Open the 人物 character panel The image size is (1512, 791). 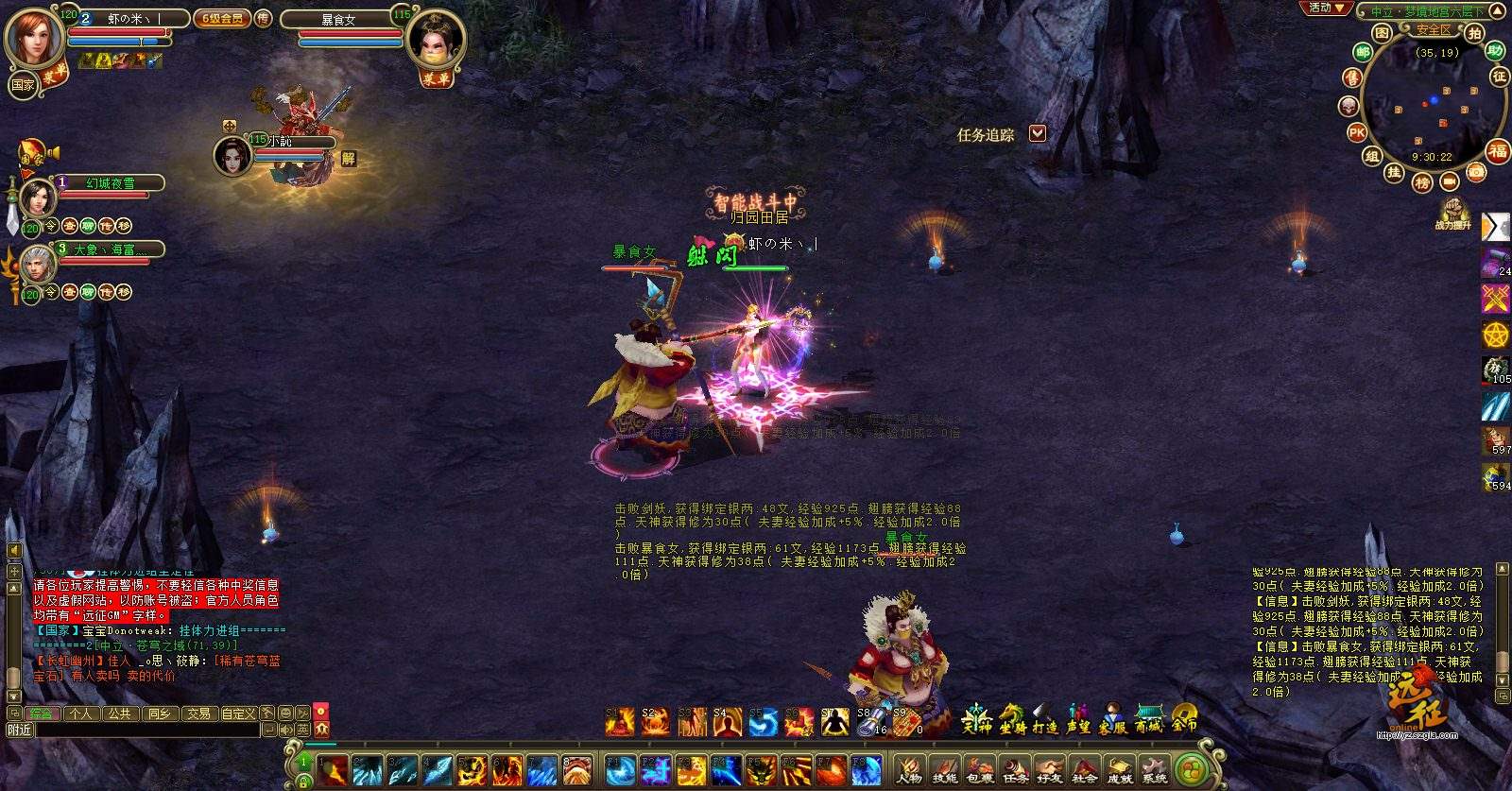coord(909,769)
